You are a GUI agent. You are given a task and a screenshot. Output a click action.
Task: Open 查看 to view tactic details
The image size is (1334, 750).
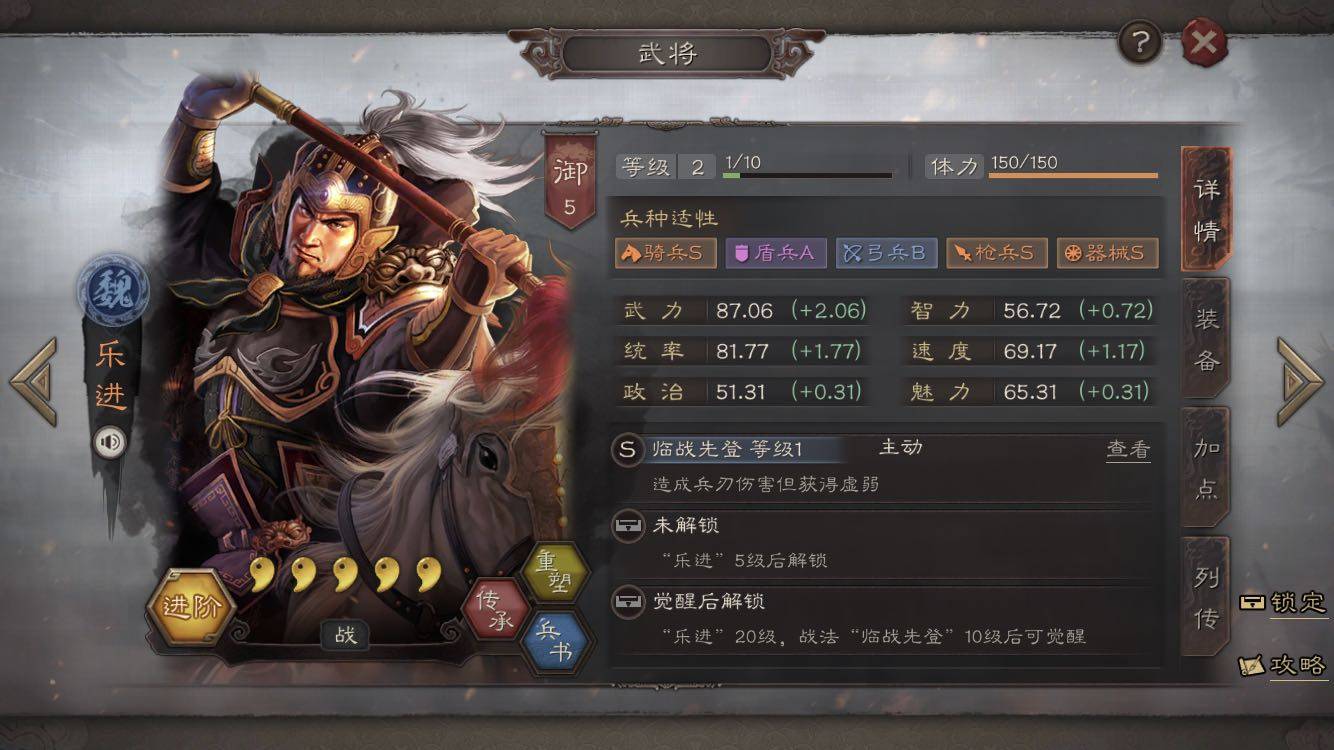pyautogui.click(x=1128, y=450)
